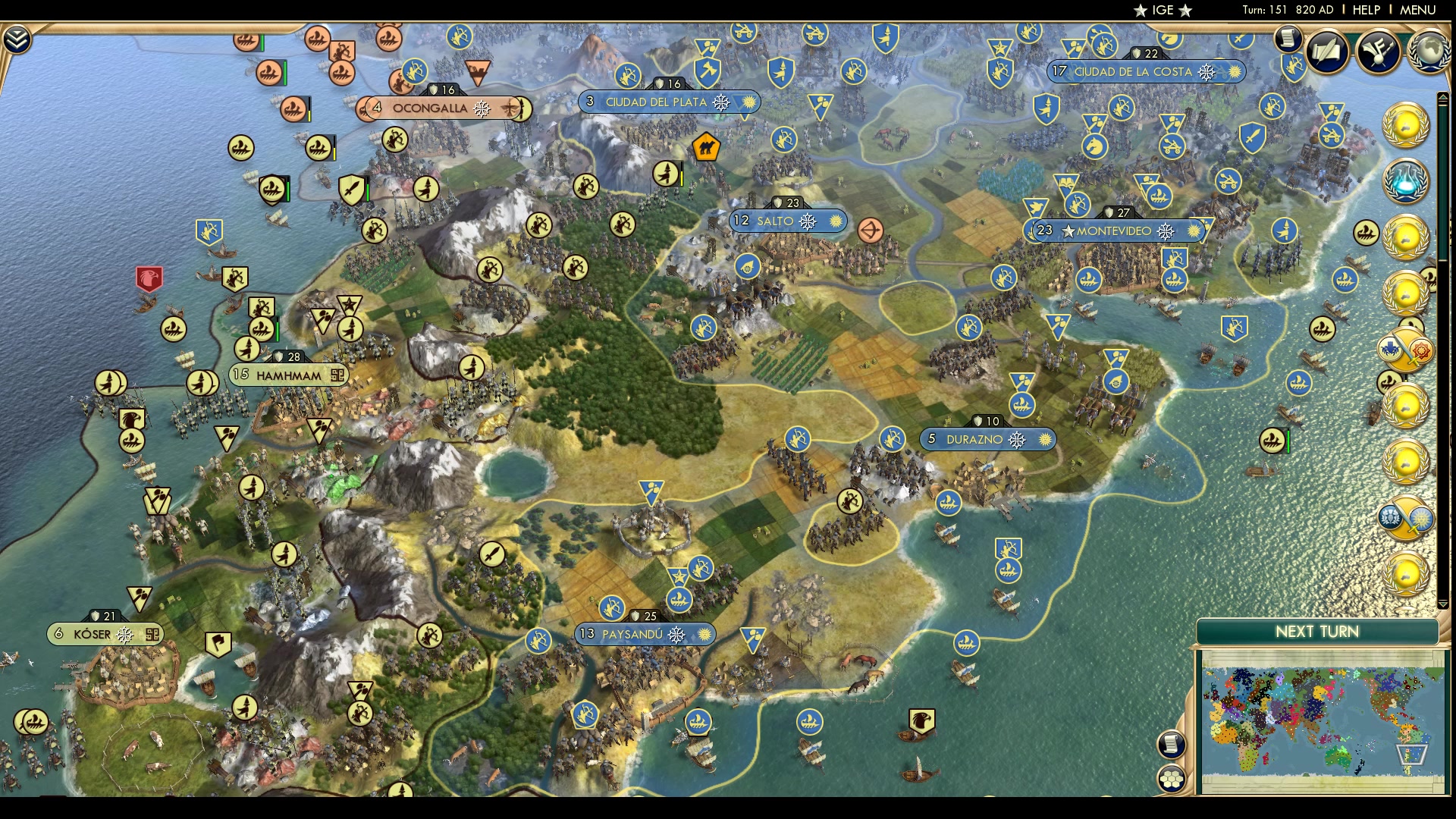1456x819 pixels.
Task: Click the scroll icon above the hexagon icon
Action: pyautogui.click(x=1172, y=745)
